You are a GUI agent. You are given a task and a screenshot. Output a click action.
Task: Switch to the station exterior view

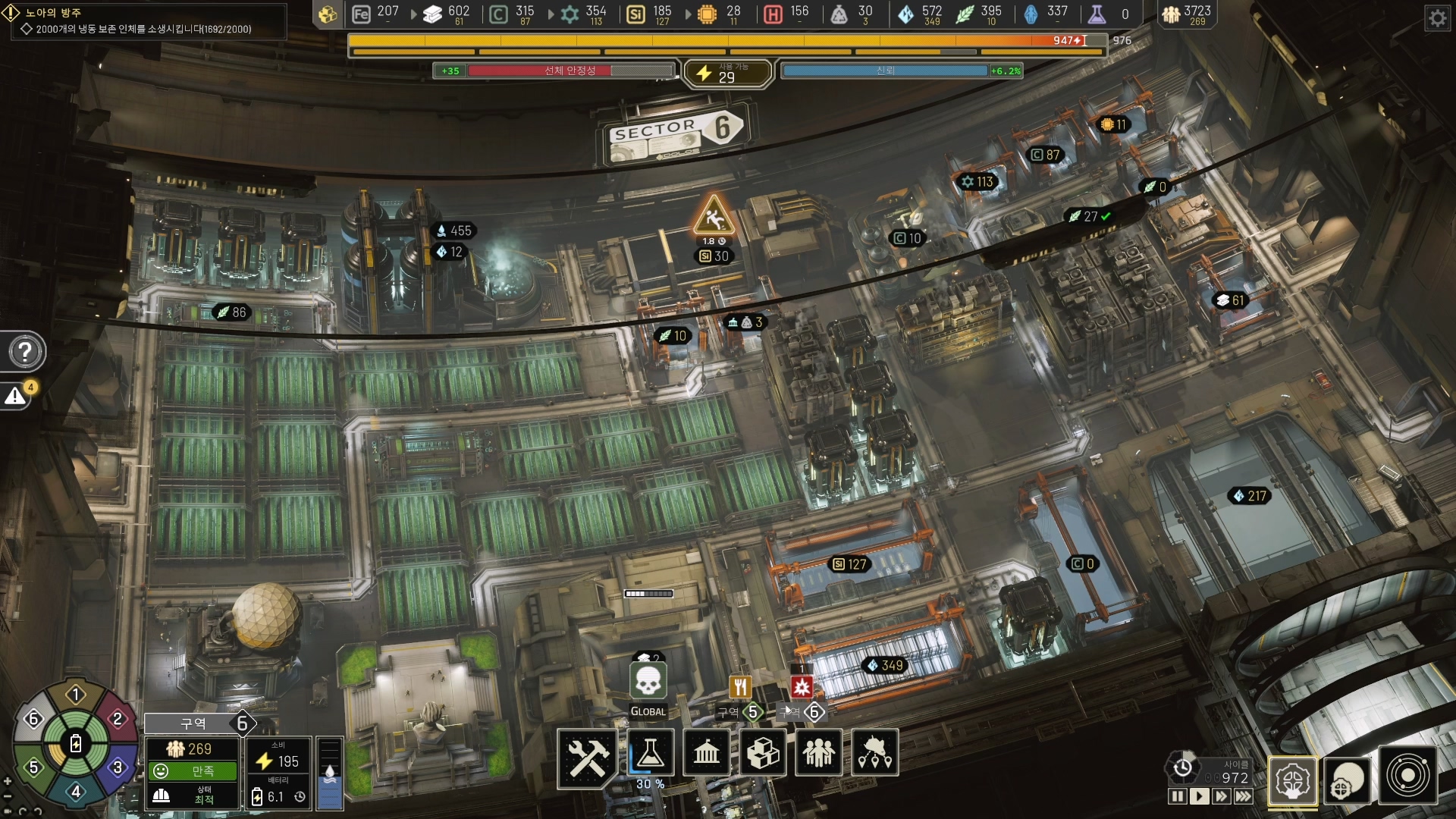point(1348,780)
